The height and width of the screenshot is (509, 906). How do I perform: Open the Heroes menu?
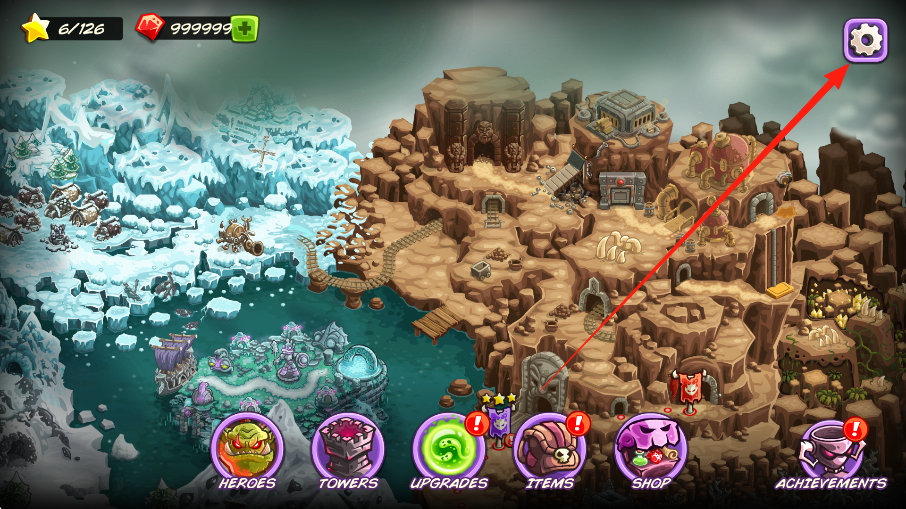[x=247, y=451]
